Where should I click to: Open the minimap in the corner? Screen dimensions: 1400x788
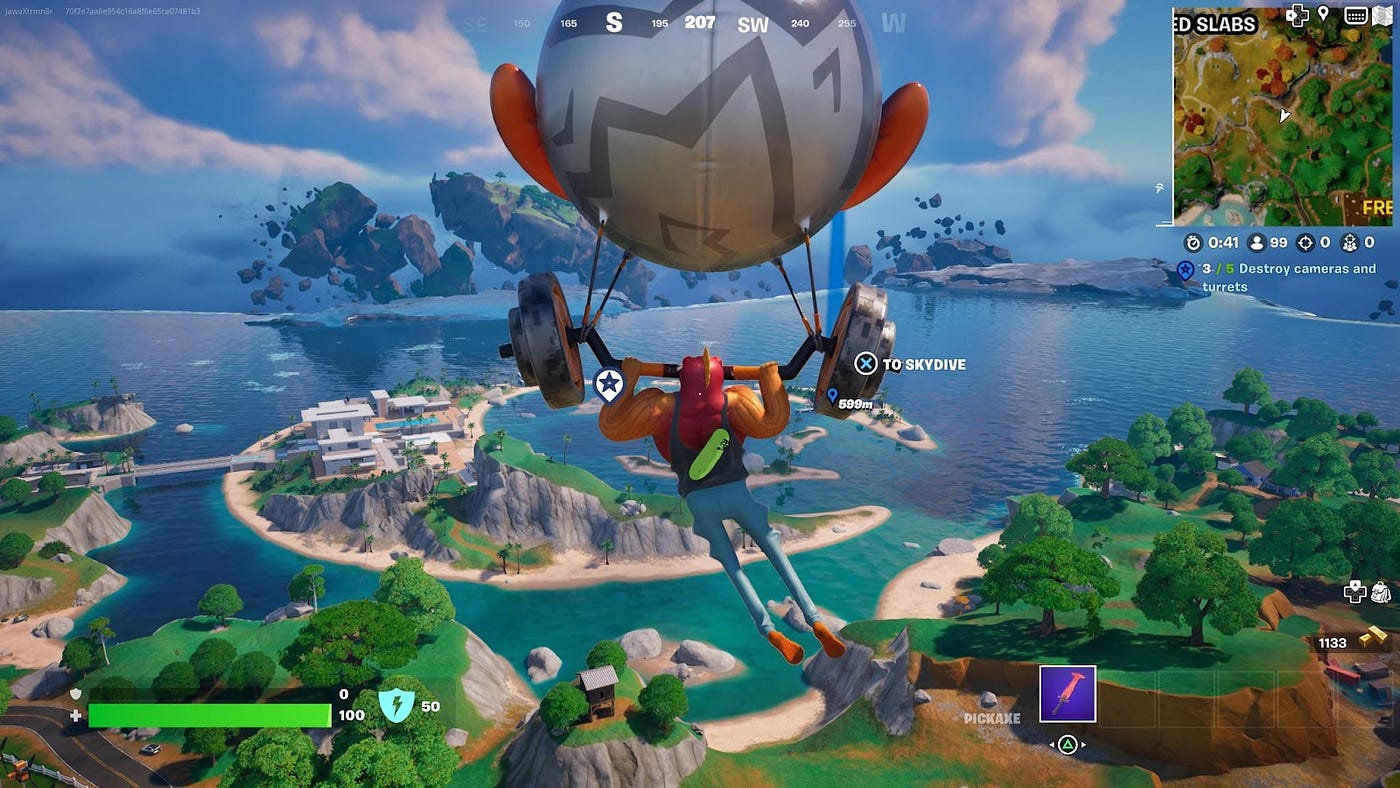point(1285,118)
